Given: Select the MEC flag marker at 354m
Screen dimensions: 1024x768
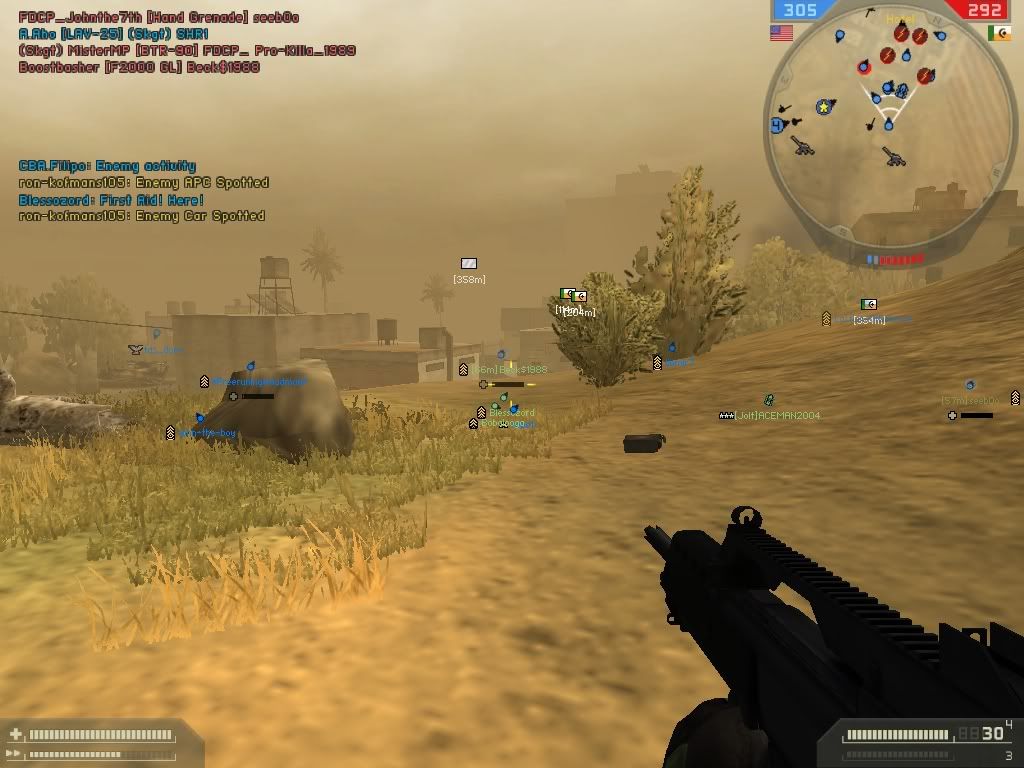Looking at the screenshot, I should (869, 304).
